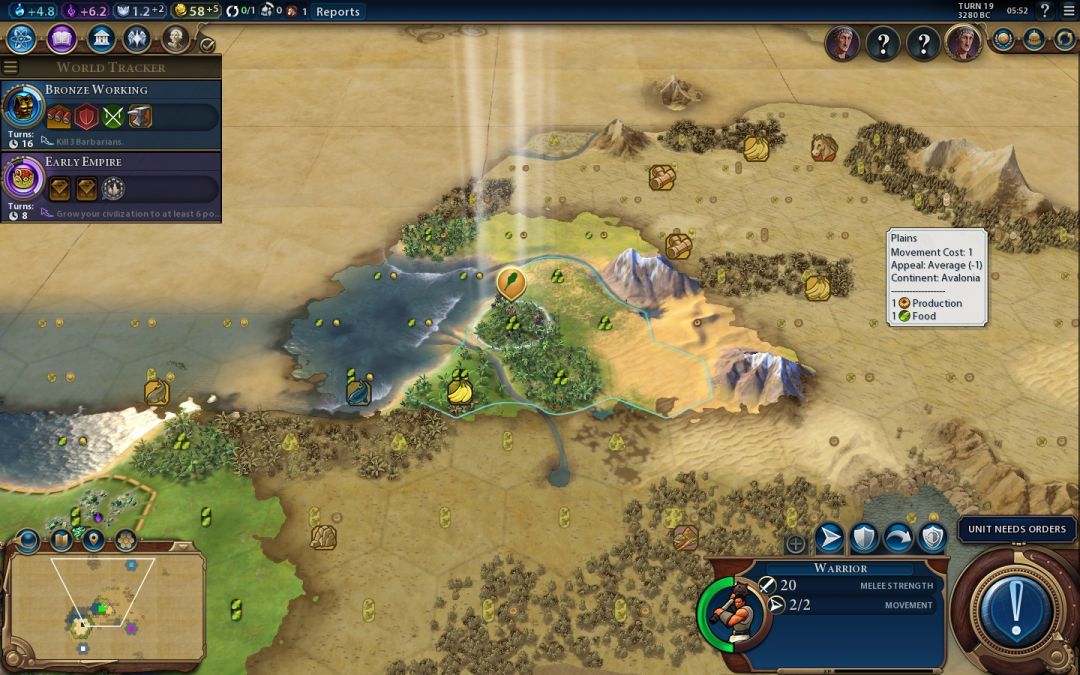1080x675 pixels.
Task: Click your own leader portrait ribbon
Action: point(964,43)
